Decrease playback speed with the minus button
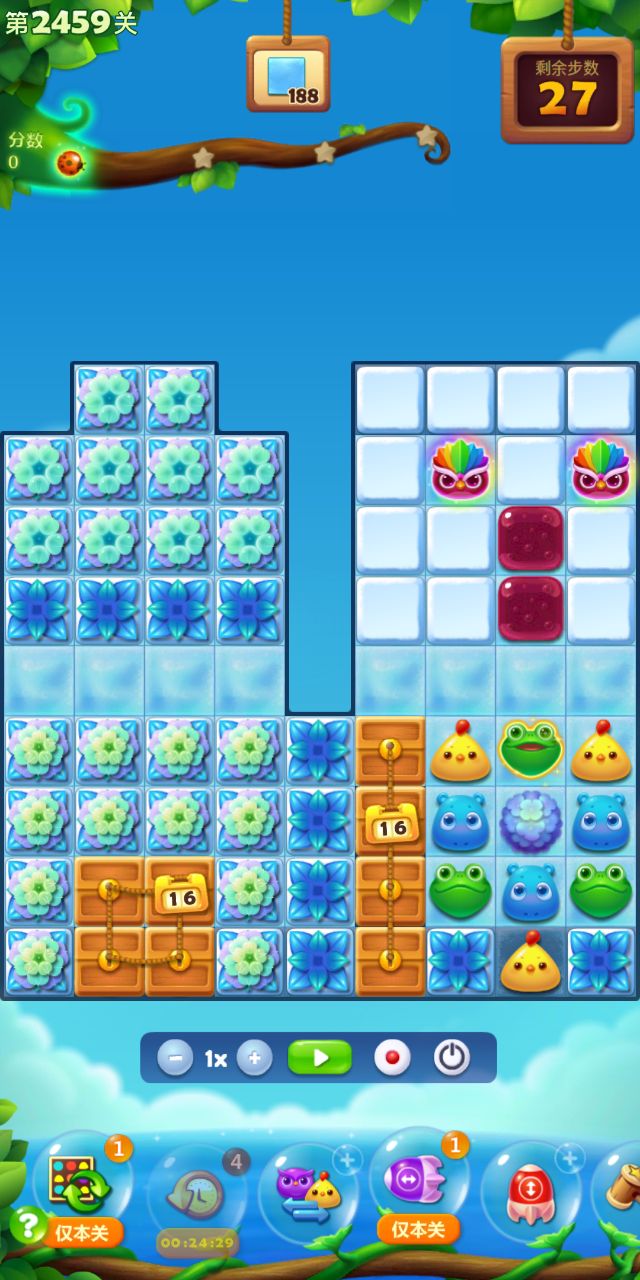This screenshot has width=640, height=1280. coord(175,1058)
